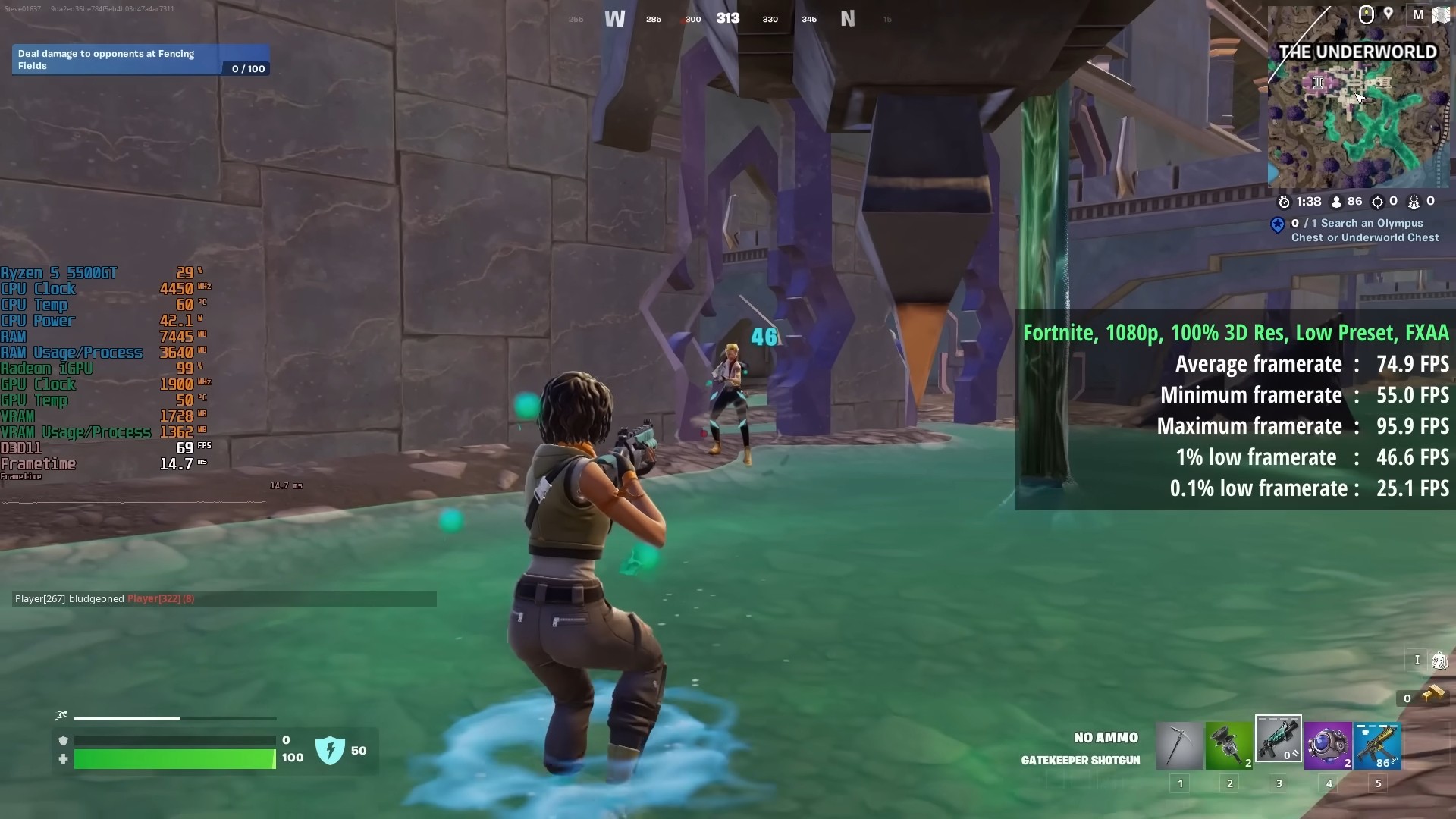Click the eliminations crosshair icon
The image size is (1456, 819).
pyautogui.click(x=1379, y=202)
